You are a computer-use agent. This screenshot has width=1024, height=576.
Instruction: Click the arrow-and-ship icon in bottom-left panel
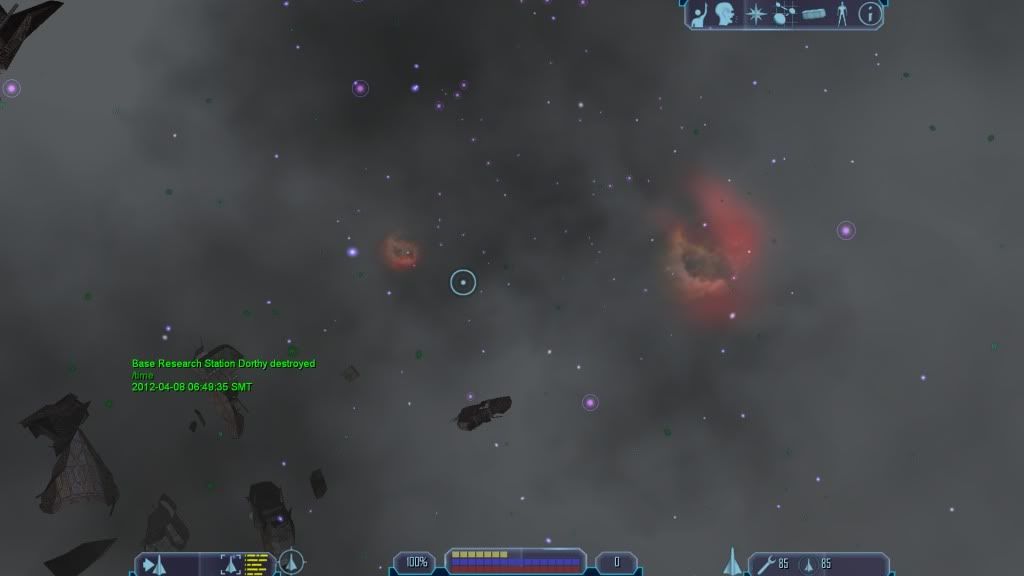[155, 563]
